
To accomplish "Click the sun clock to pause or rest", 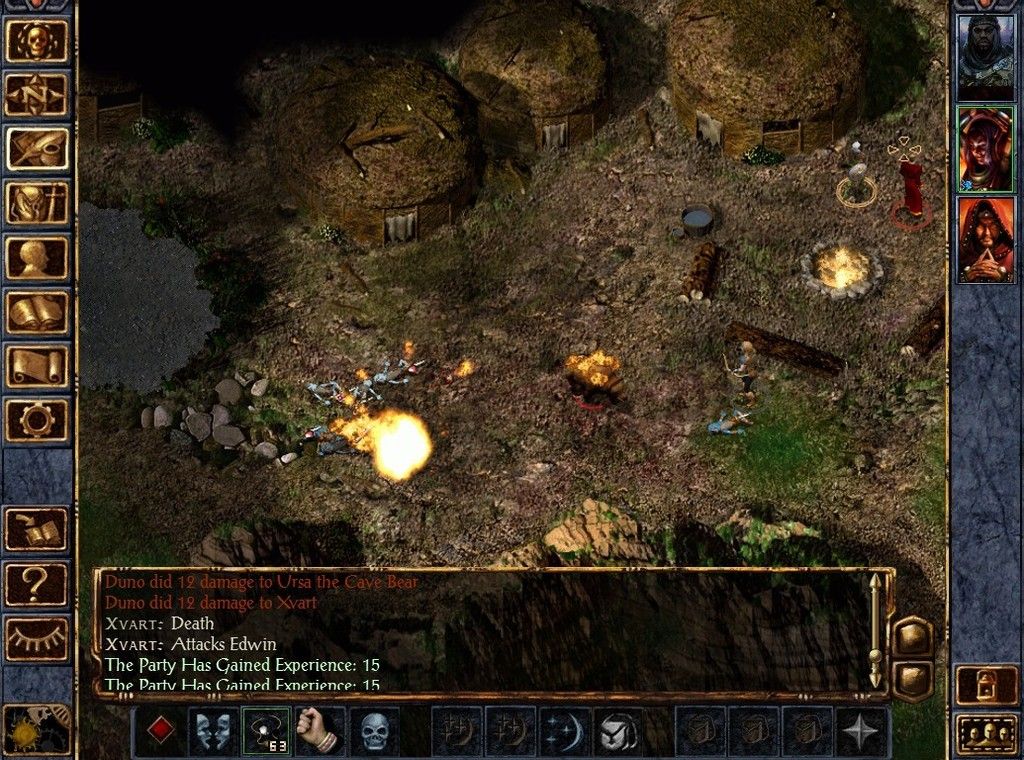I will pyautogui.click(x=37, y=729).
